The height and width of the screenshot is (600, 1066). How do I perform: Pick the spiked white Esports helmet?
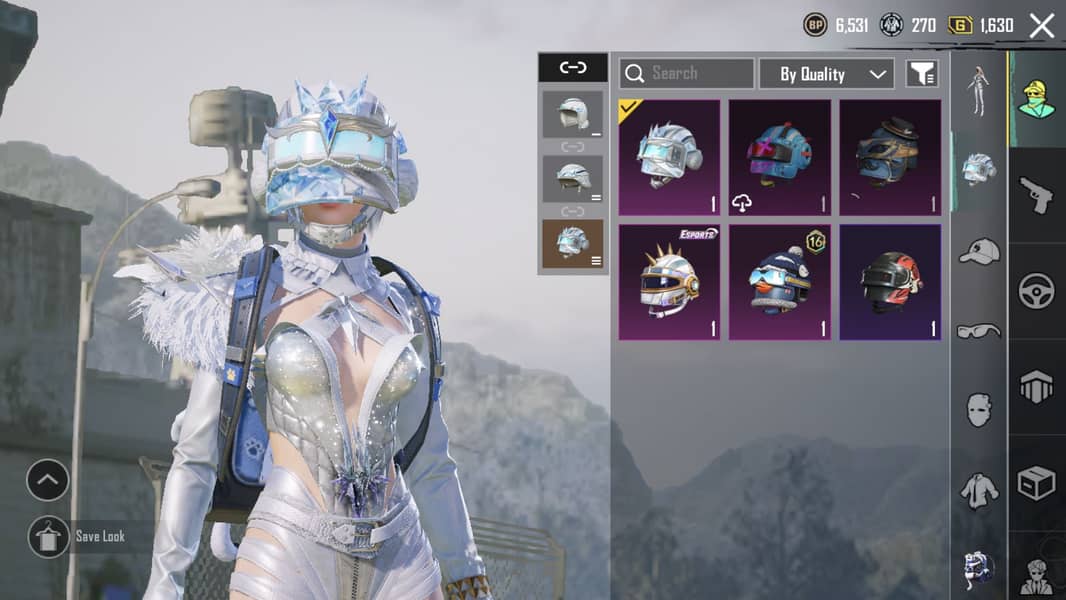669,282
